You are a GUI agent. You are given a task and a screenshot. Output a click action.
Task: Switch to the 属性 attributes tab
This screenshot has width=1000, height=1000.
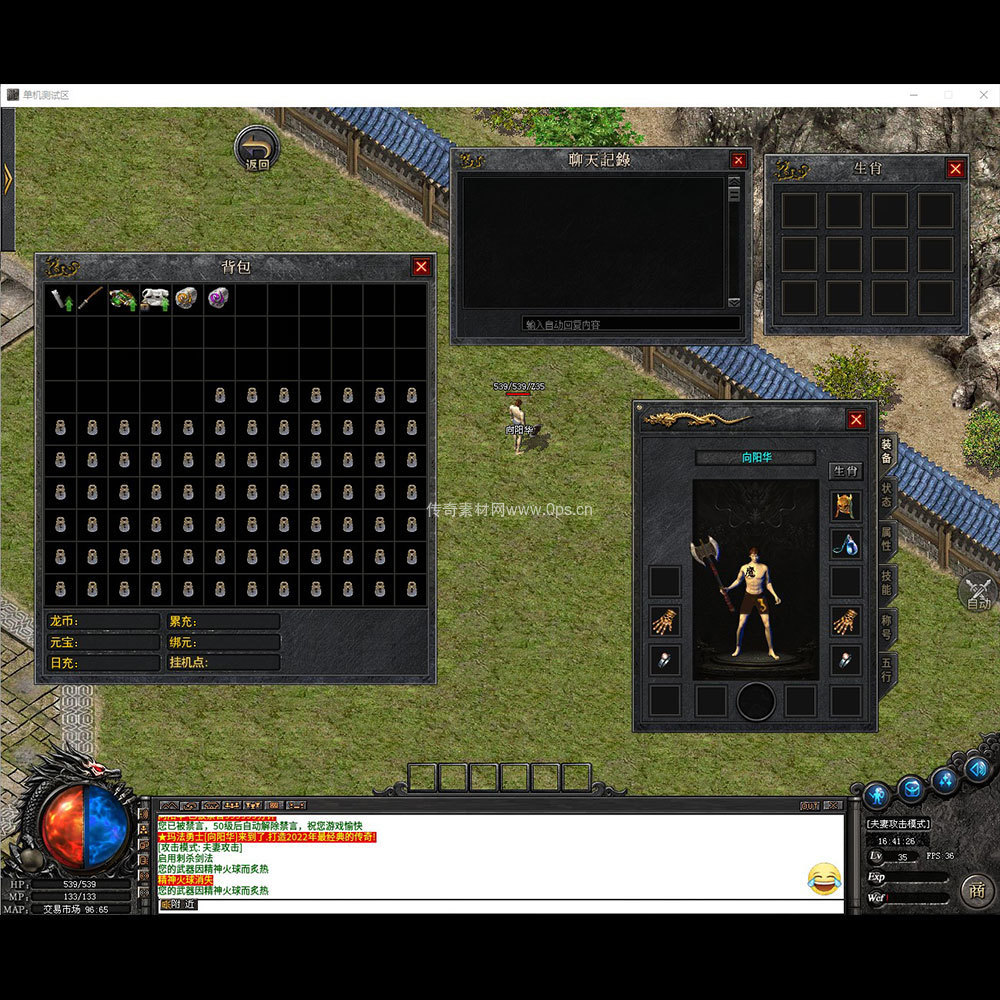pyautogui.click(x=887, y=538)
